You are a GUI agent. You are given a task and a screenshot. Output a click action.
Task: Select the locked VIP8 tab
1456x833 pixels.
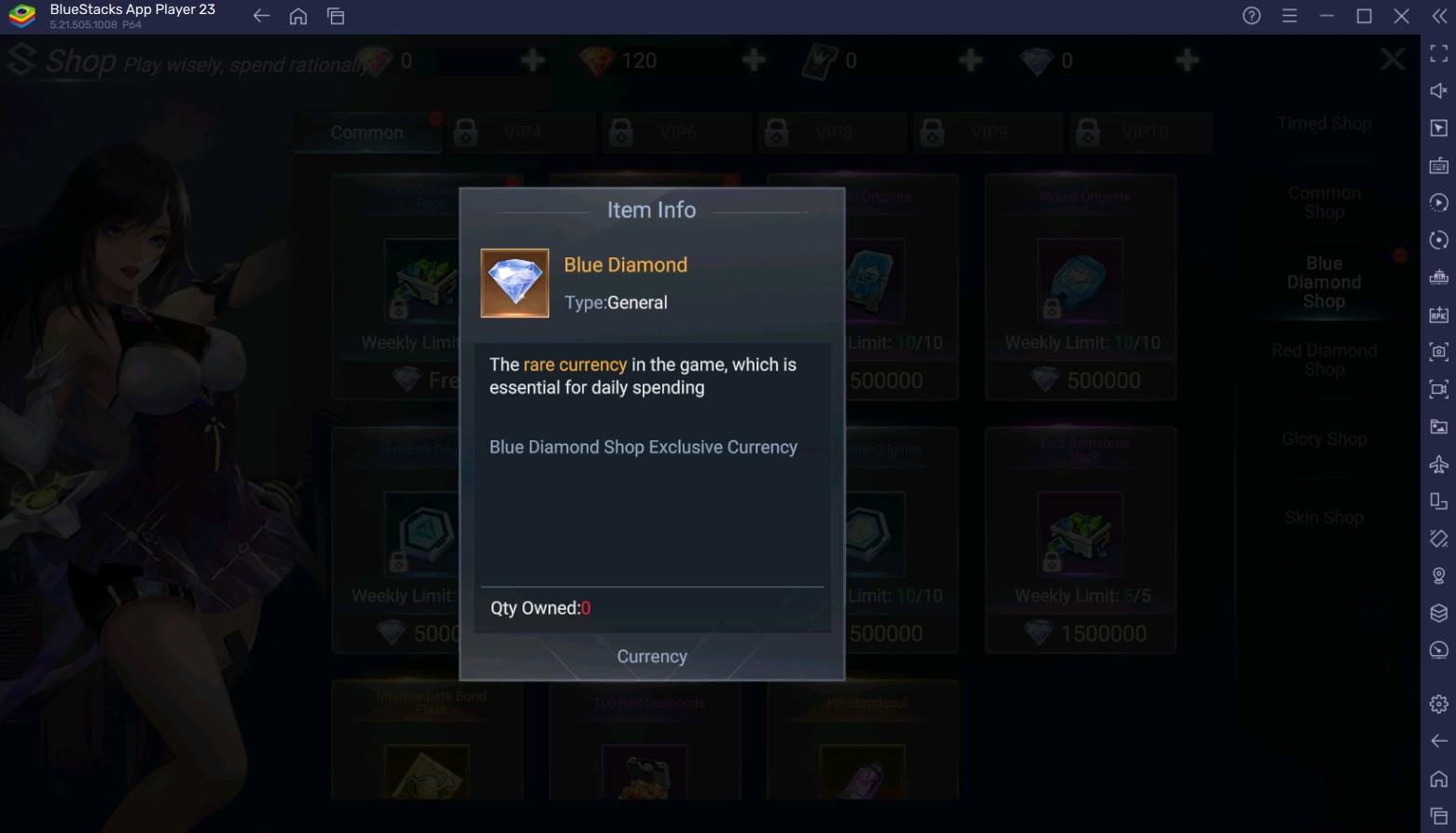(832, 132)
